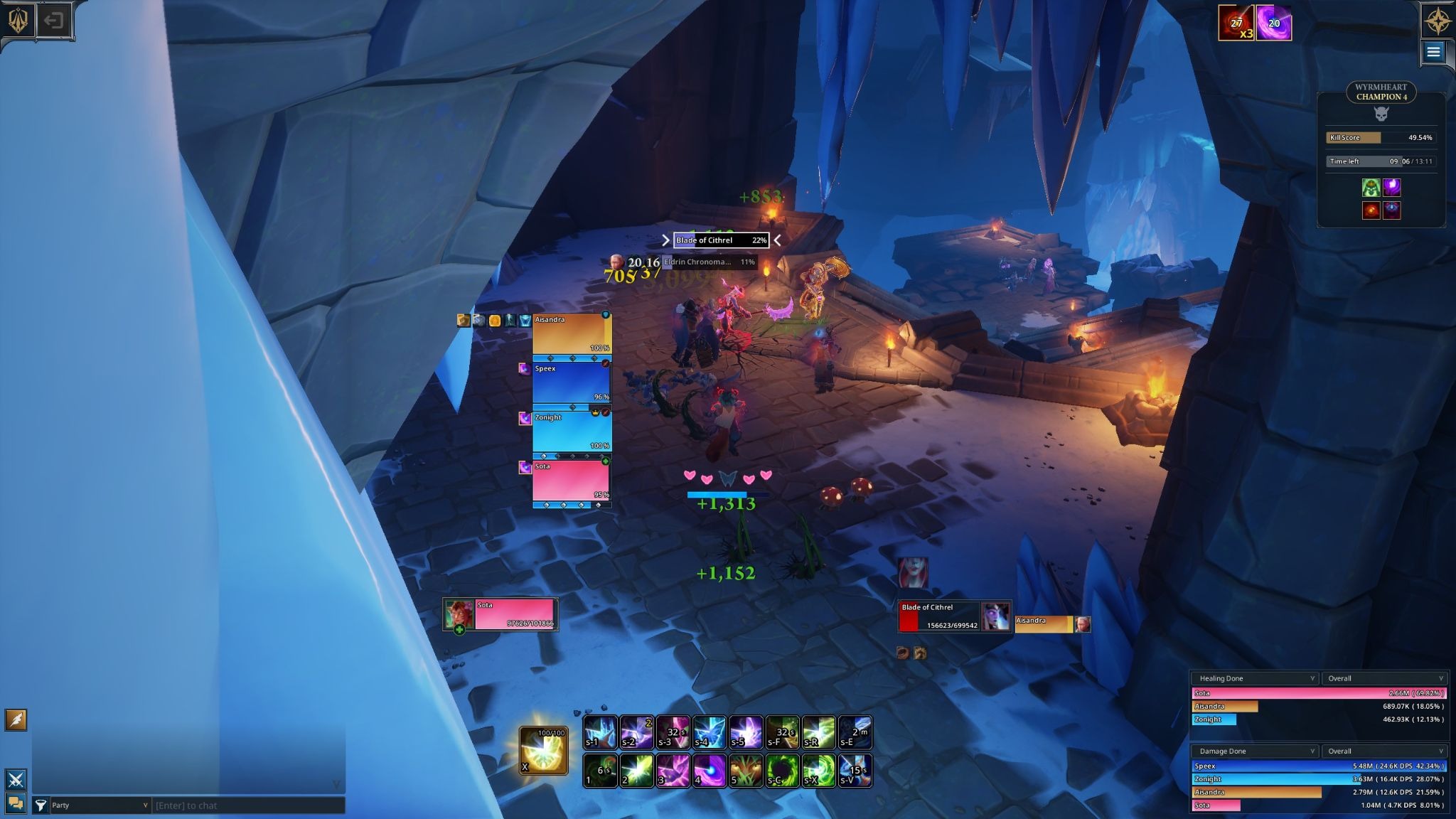Cast the dark green vortex ability s-C
Viewport: 1456px width, 819px height.
tap(782, 771)
